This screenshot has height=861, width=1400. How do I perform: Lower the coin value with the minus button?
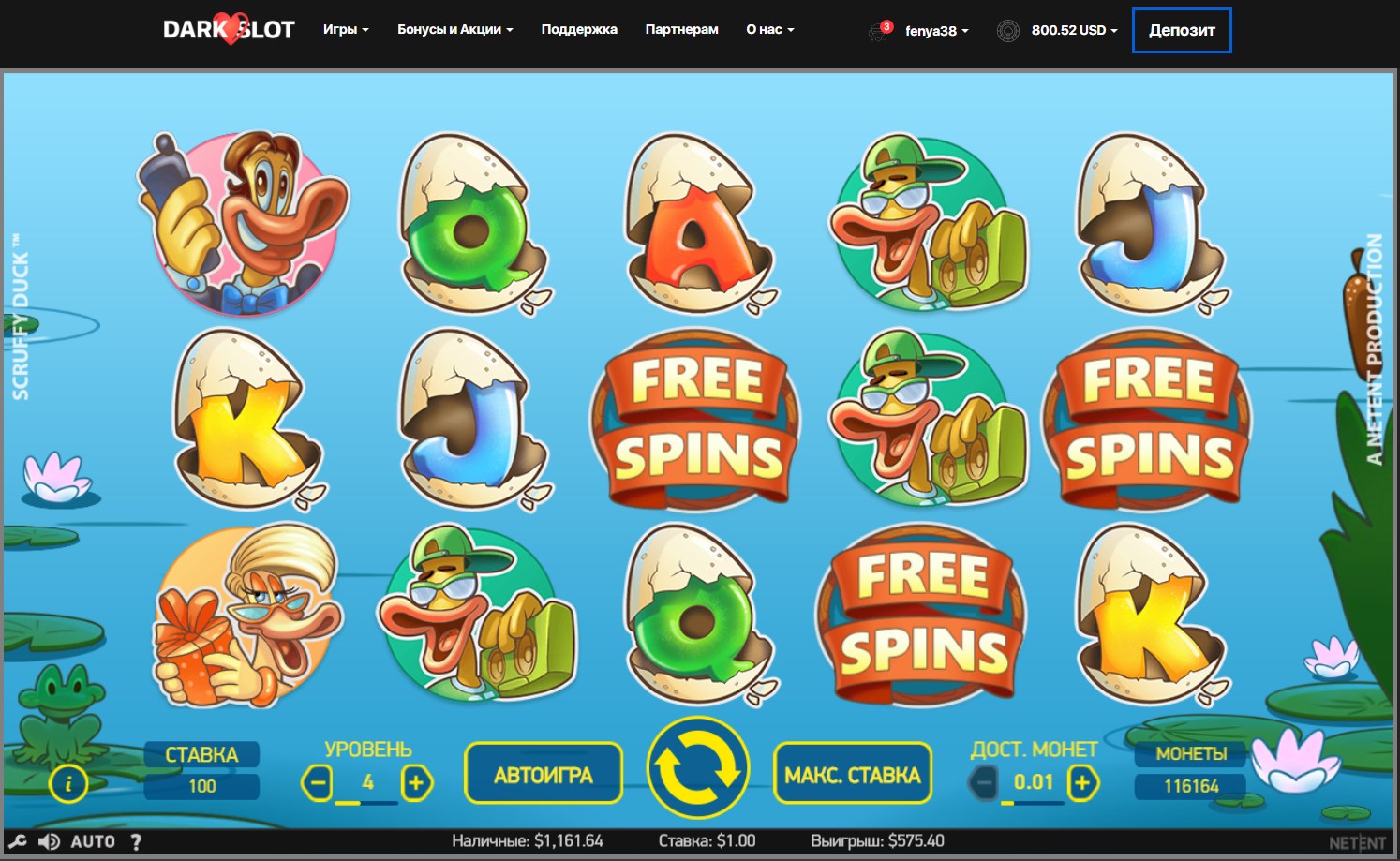tap(984, 782)
